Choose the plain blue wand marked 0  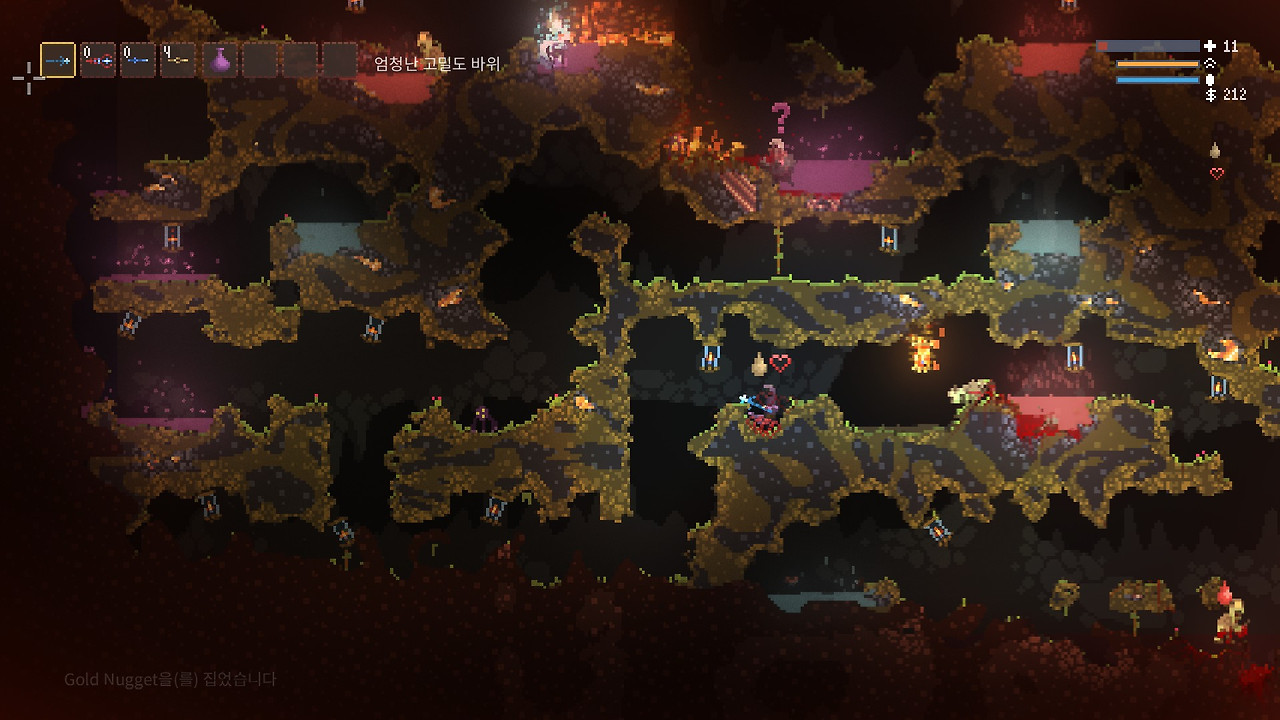tap(138, 60)
